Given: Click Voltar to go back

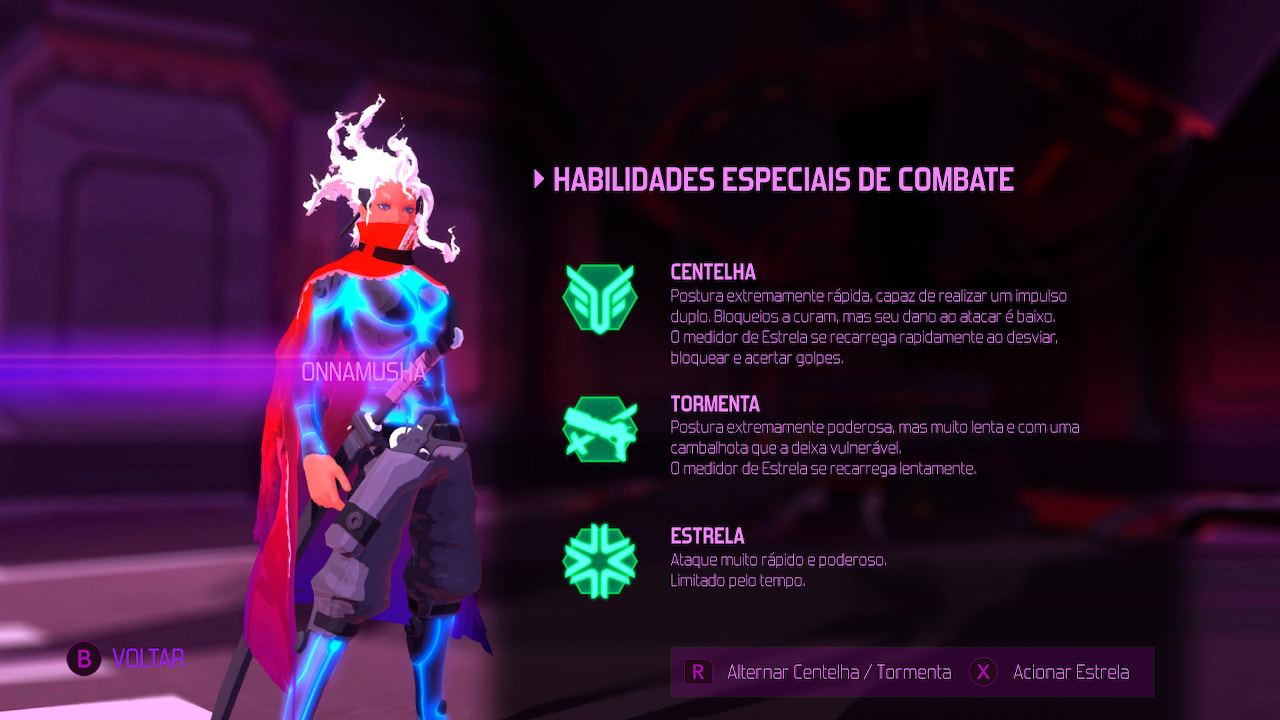Looking at the screenshot, I should tap(130, 659).
